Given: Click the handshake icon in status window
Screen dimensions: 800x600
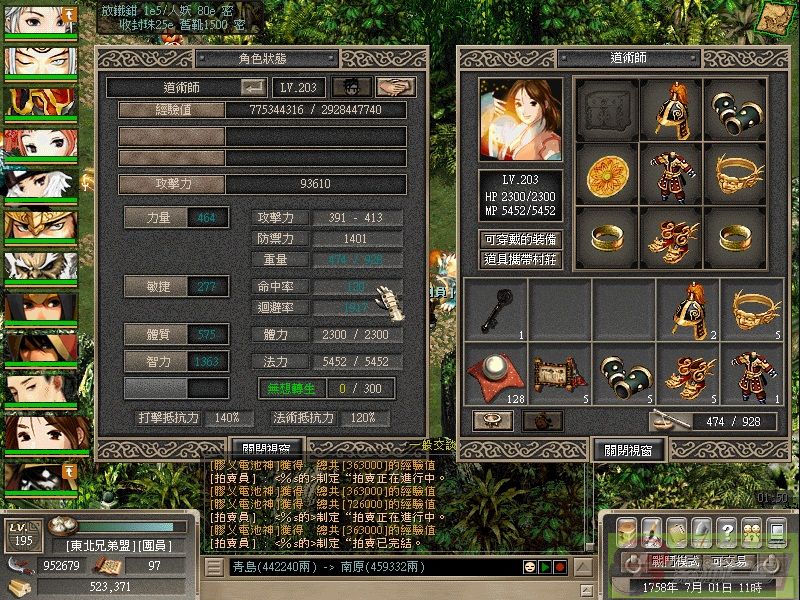Looking at the screenshot, I should point(396,88).
